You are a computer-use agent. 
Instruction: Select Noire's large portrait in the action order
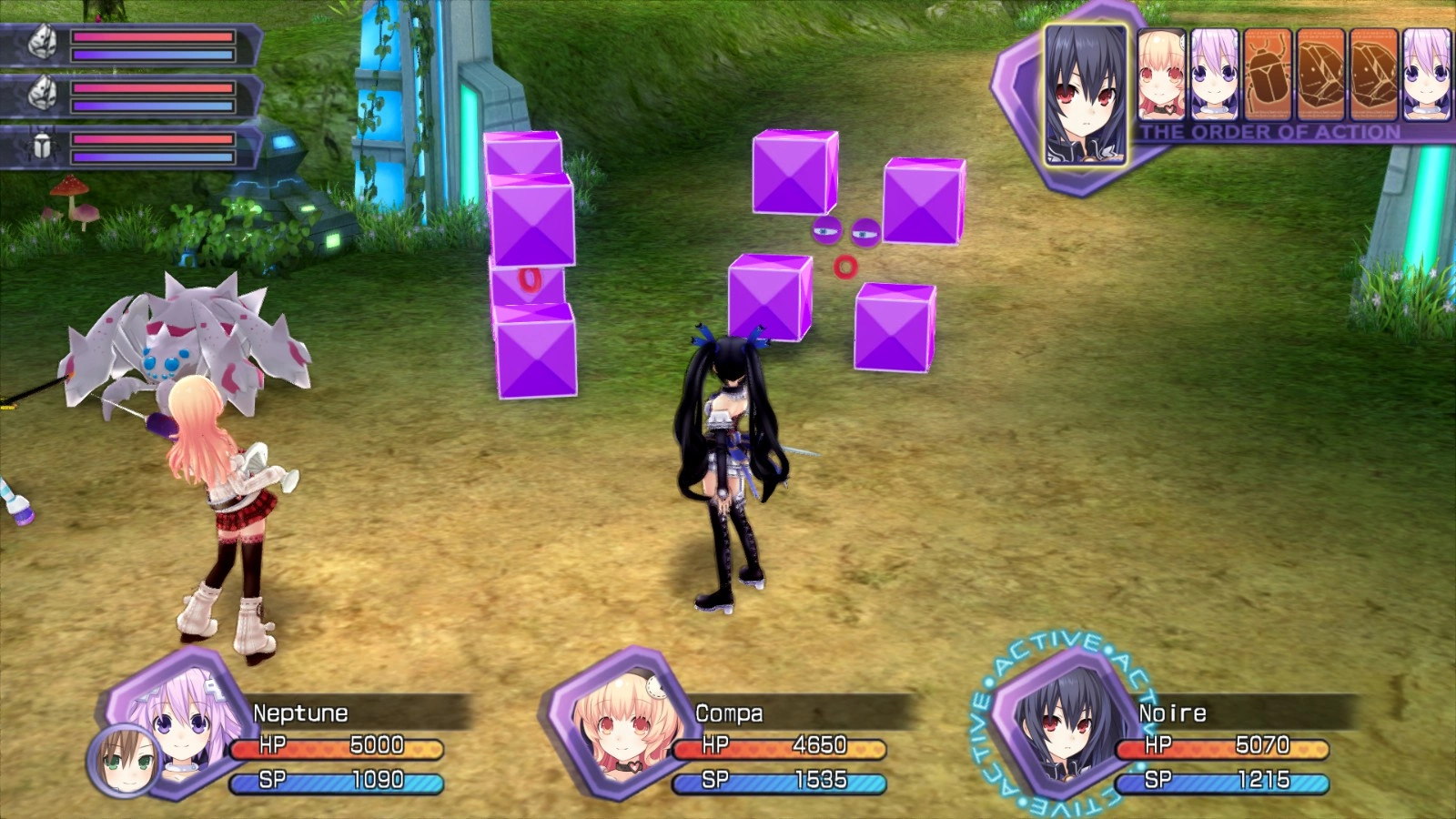[1085, 95]
